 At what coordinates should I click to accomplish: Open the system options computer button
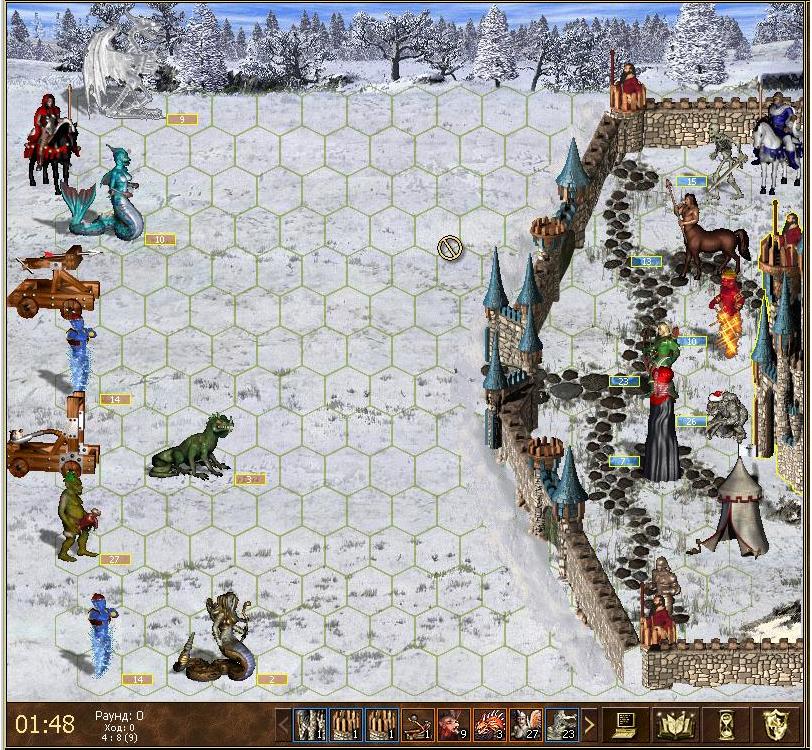[628, 724]
